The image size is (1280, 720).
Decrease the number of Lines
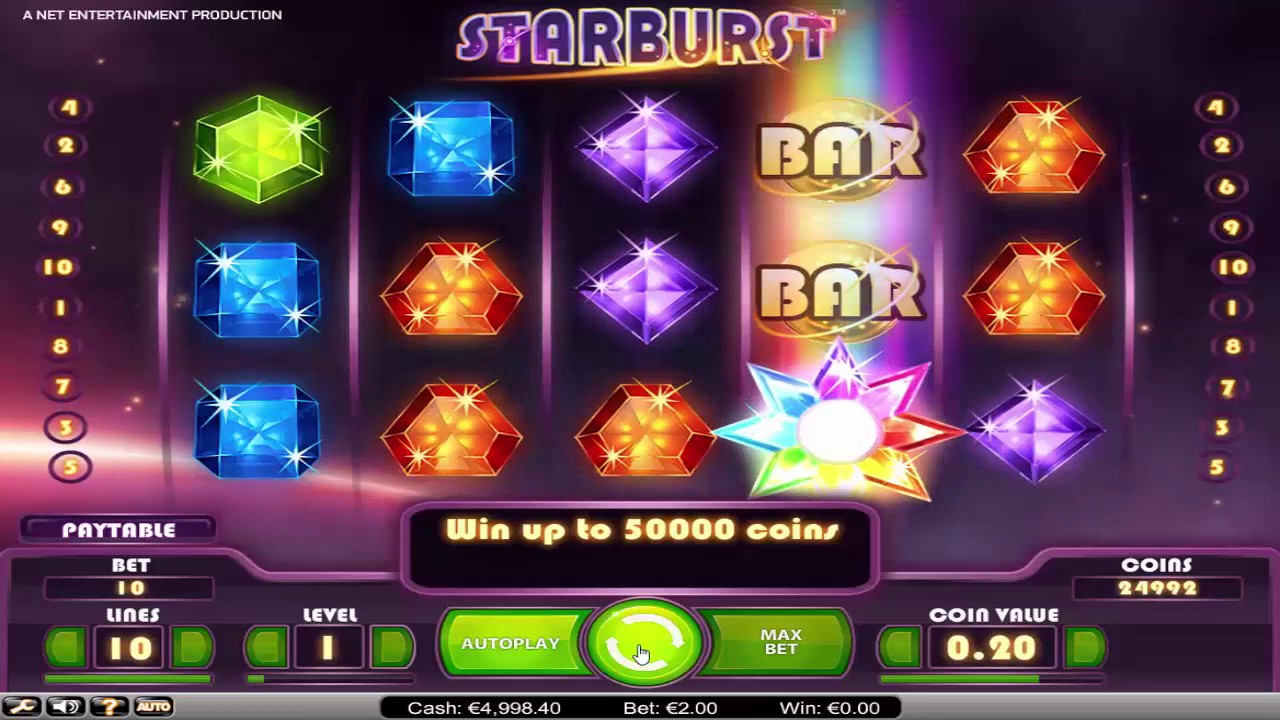coord(66,648)
